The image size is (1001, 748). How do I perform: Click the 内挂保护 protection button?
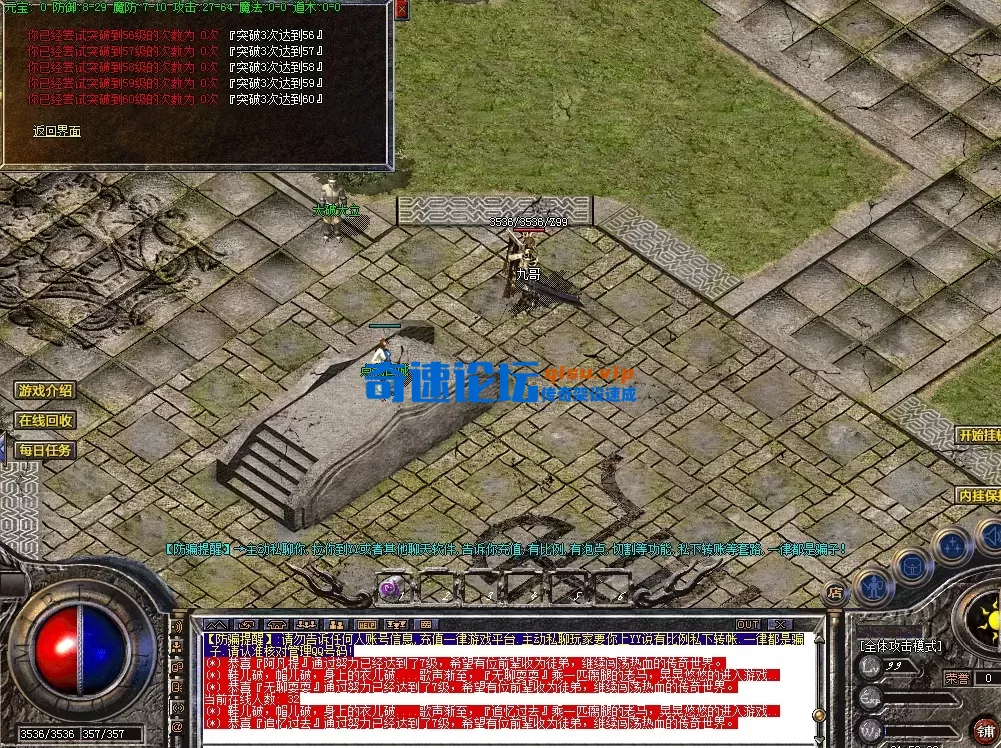[979, 495]
